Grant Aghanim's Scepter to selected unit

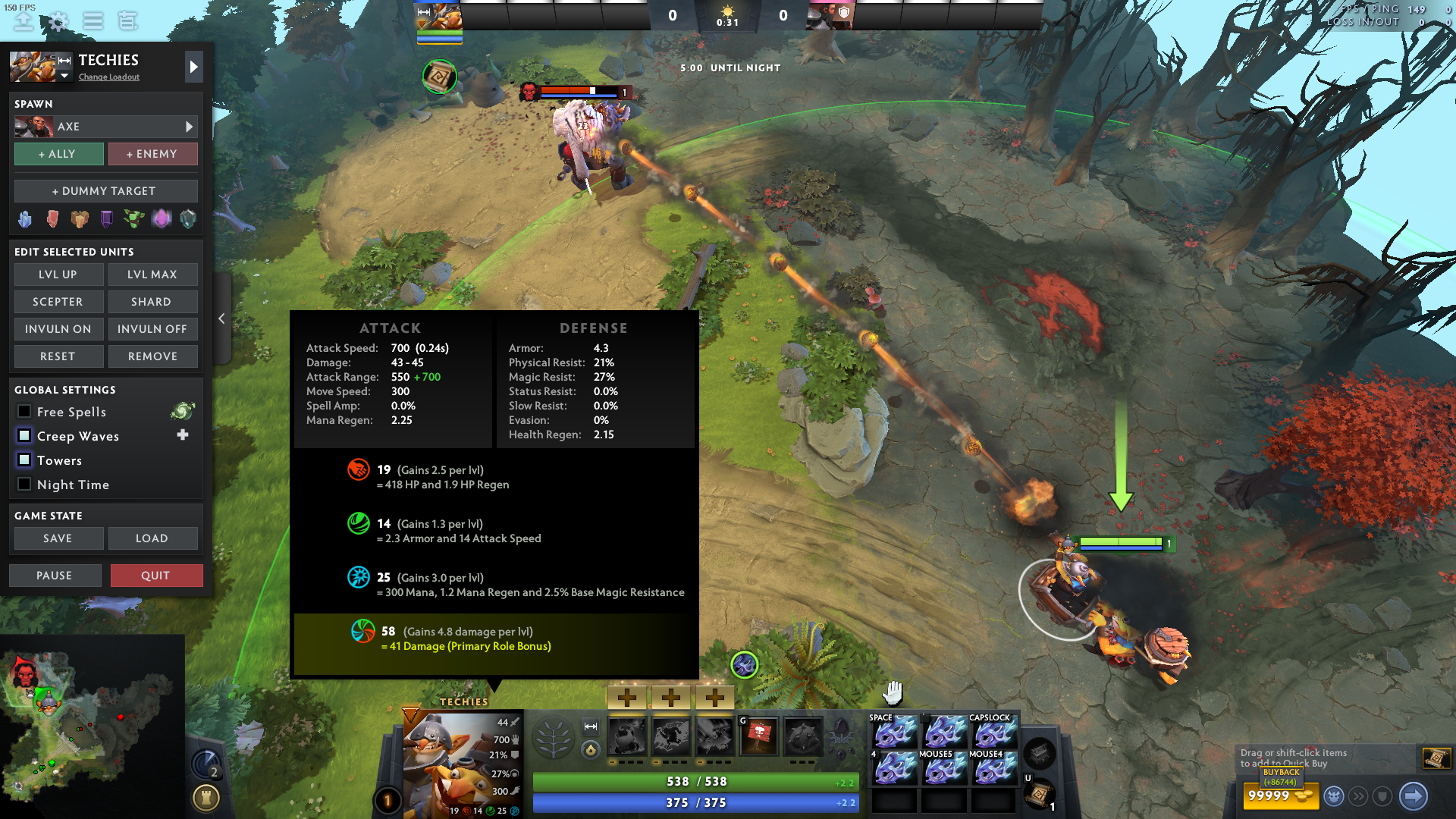coord(58,302)
